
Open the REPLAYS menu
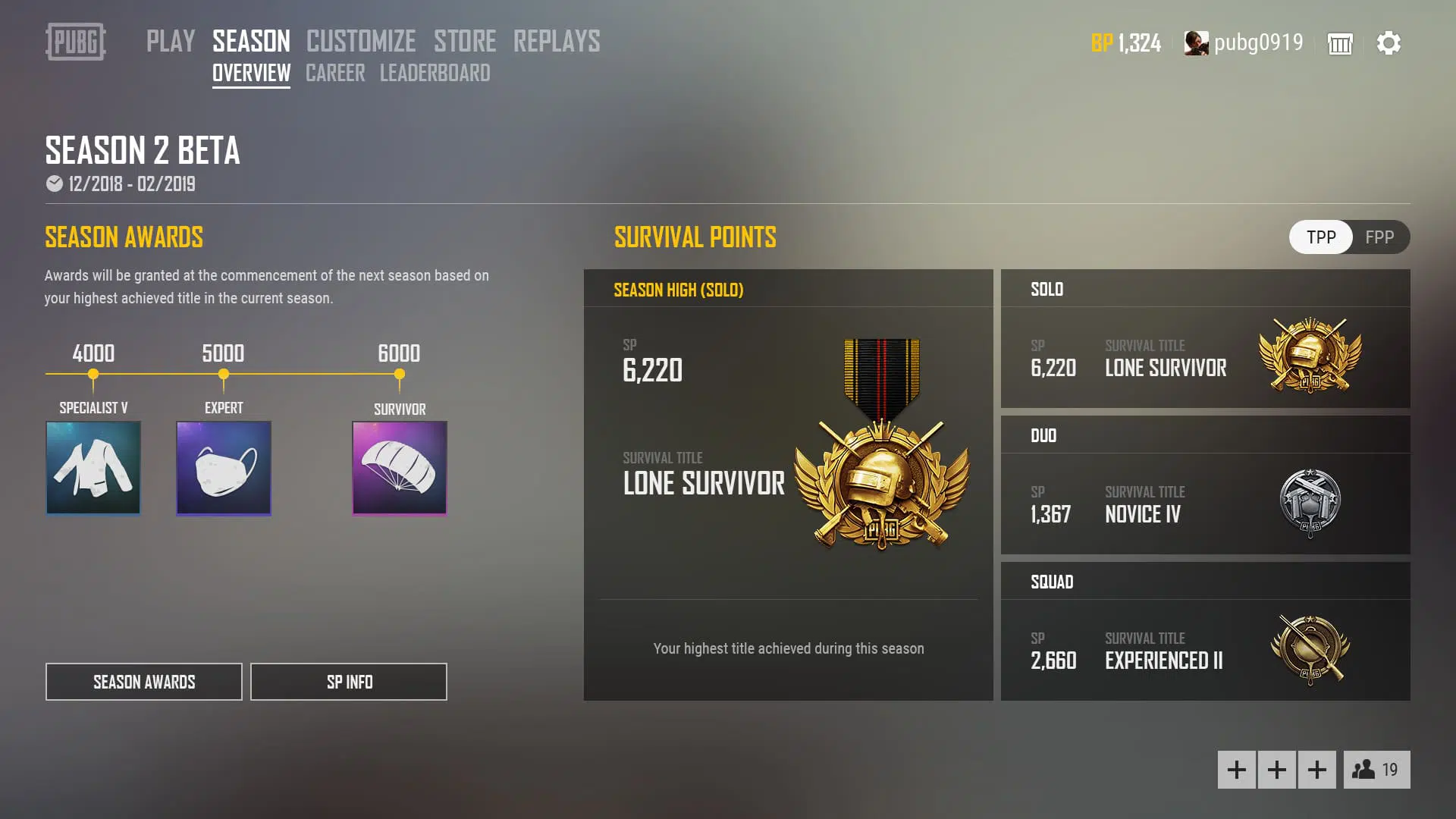[556, 42]
